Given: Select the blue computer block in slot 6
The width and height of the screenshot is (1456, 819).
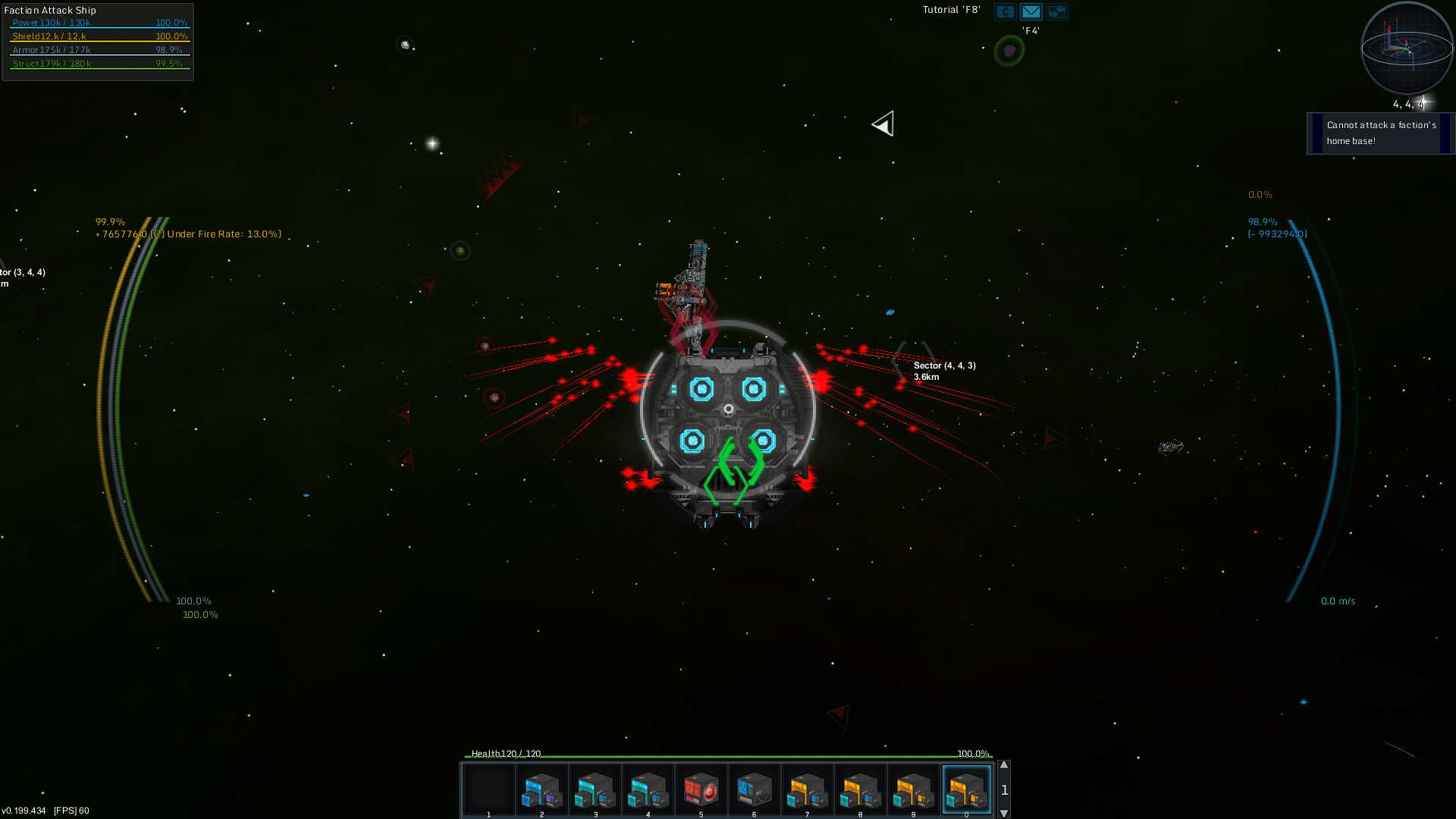Looking at the screenshot, I should click(x=754, y=789).
